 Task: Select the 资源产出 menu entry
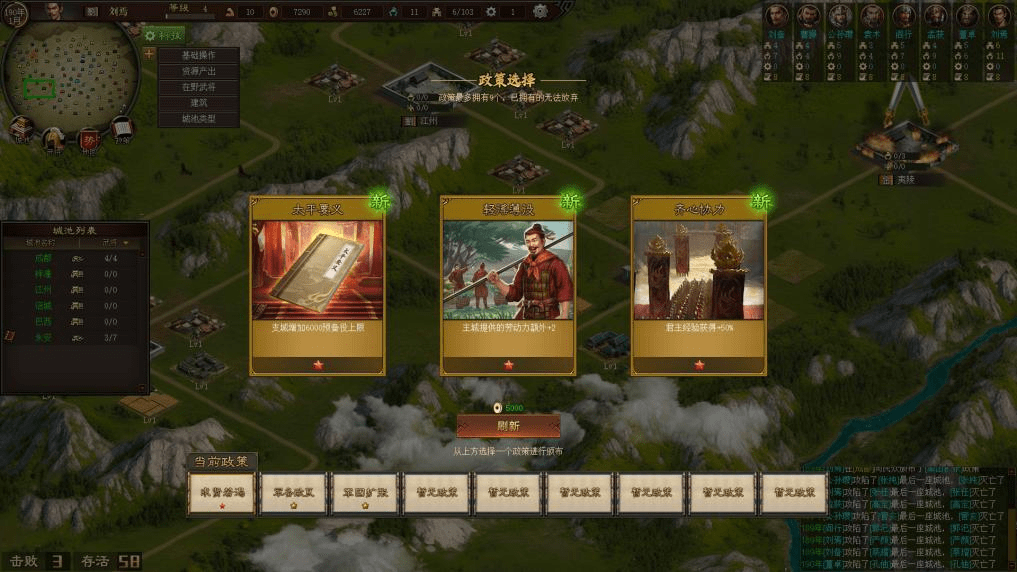click(x=198, y=72)
